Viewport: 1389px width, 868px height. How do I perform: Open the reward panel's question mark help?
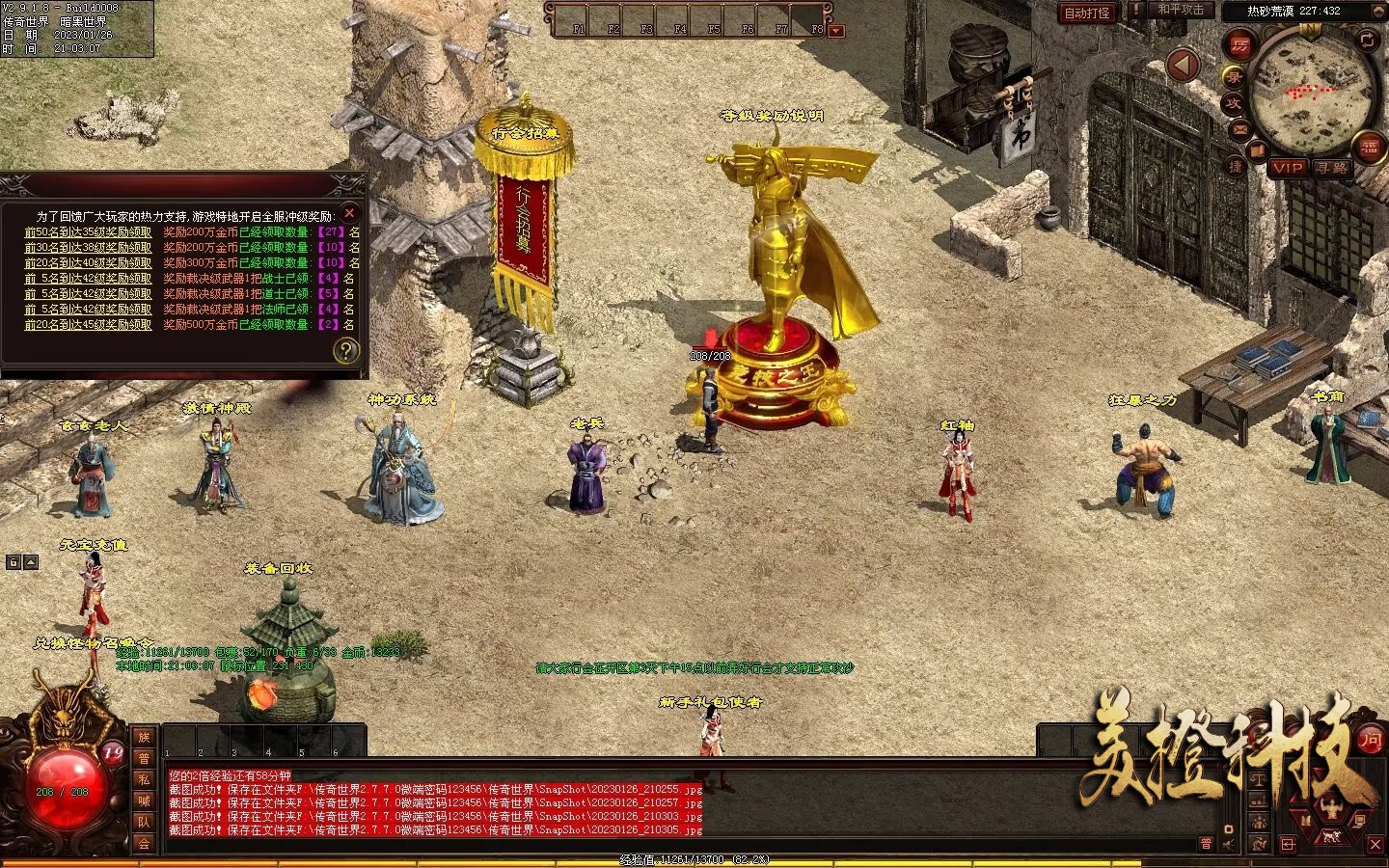point(345,351)
